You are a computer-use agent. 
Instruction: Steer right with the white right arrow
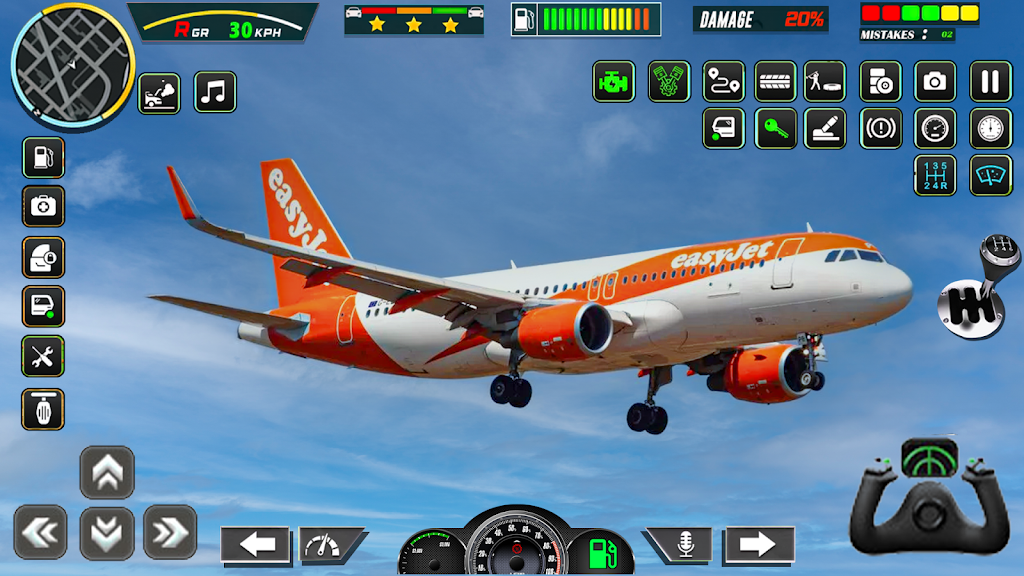(759, 544)
